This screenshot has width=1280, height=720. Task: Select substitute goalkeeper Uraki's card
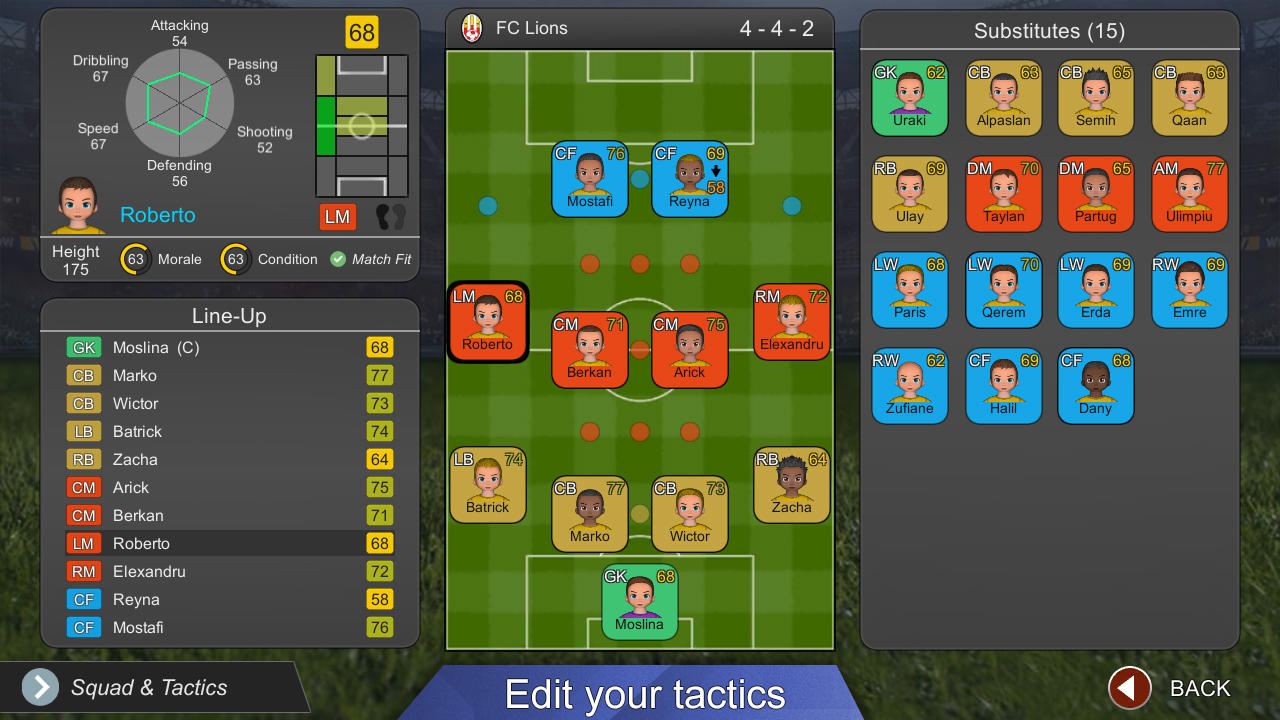(x=909, y=98)
